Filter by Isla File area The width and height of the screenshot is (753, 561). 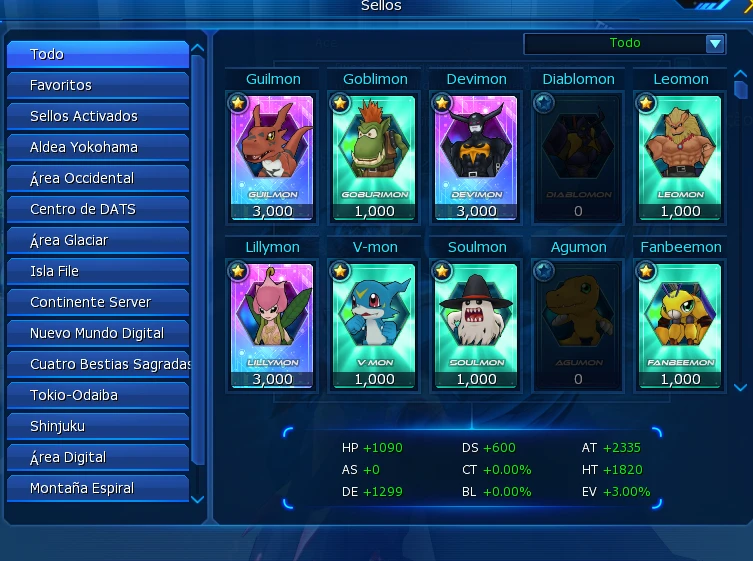click(x=97, y=271)
